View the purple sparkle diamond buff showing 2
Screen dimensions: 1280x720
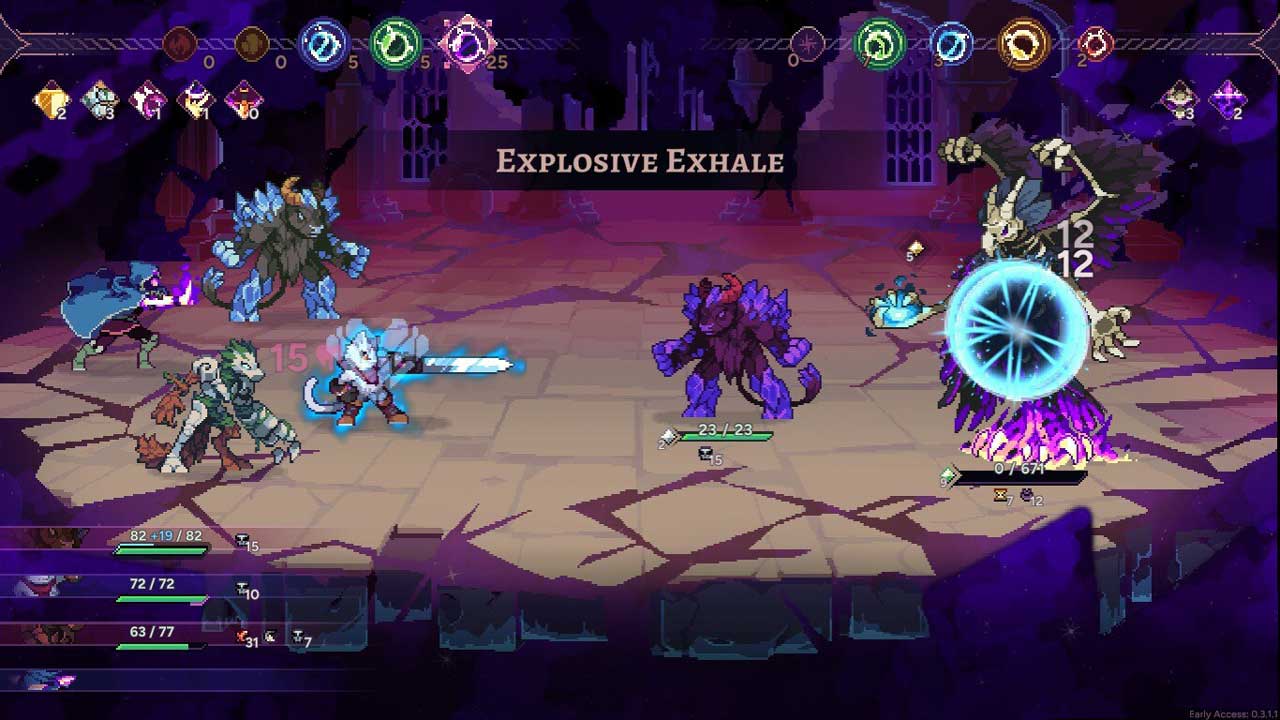(1226, 100)
